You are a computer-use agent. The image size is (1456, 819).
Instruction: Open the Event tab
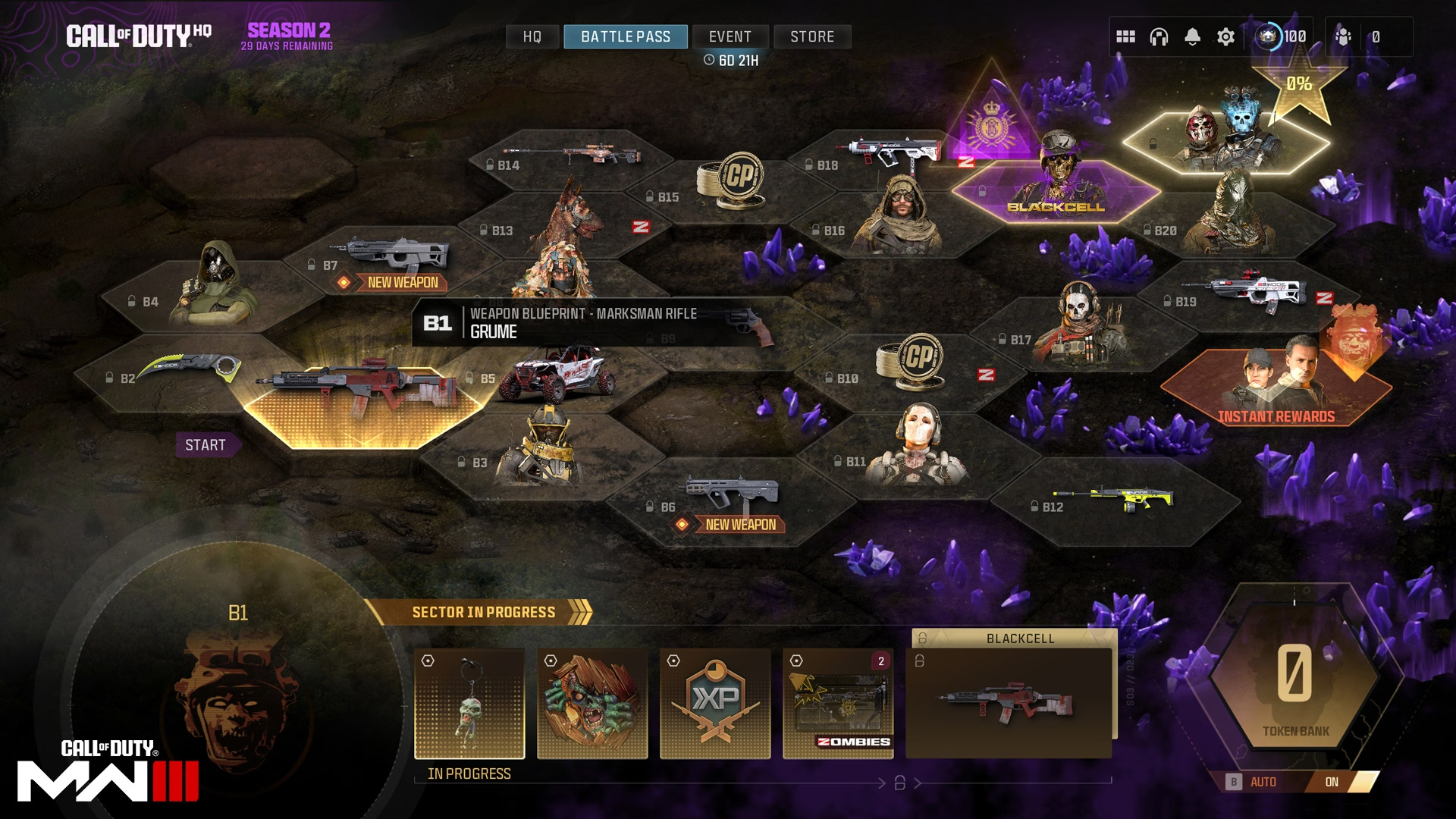tap(730, 36)
